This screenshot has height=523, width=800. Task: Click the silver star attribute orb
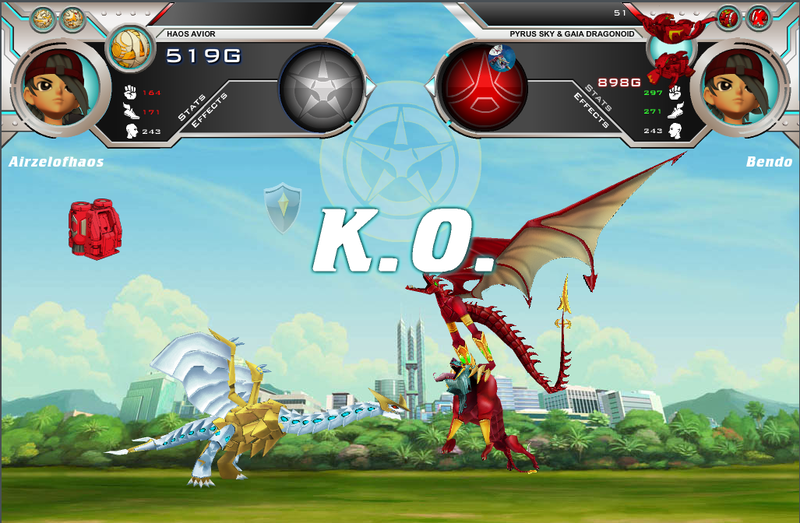[321, 88]
